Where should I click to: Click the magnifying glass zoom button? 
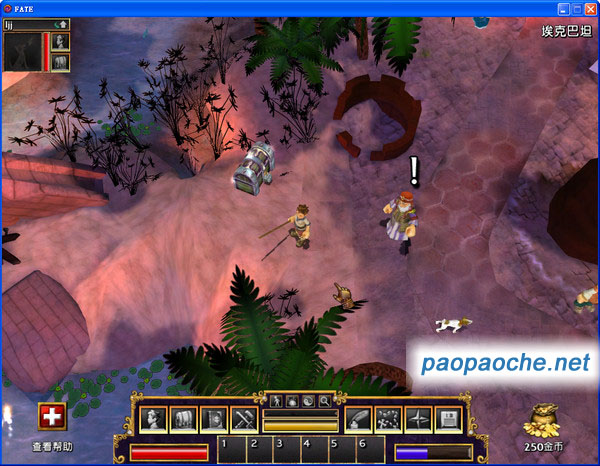[x=323, y=401]
